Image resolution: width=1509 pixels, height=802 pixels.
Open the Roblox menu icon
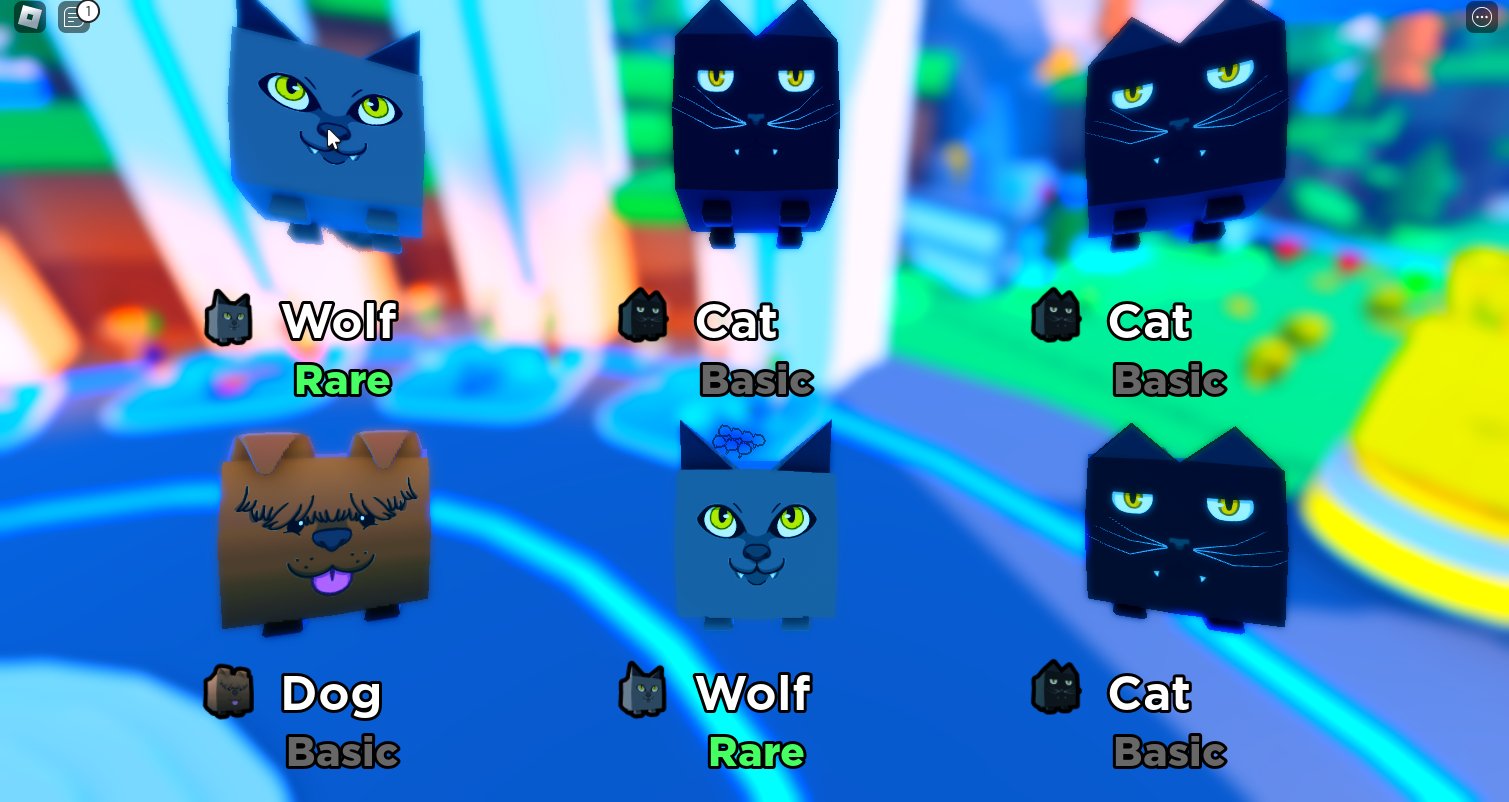pos(28,17)
